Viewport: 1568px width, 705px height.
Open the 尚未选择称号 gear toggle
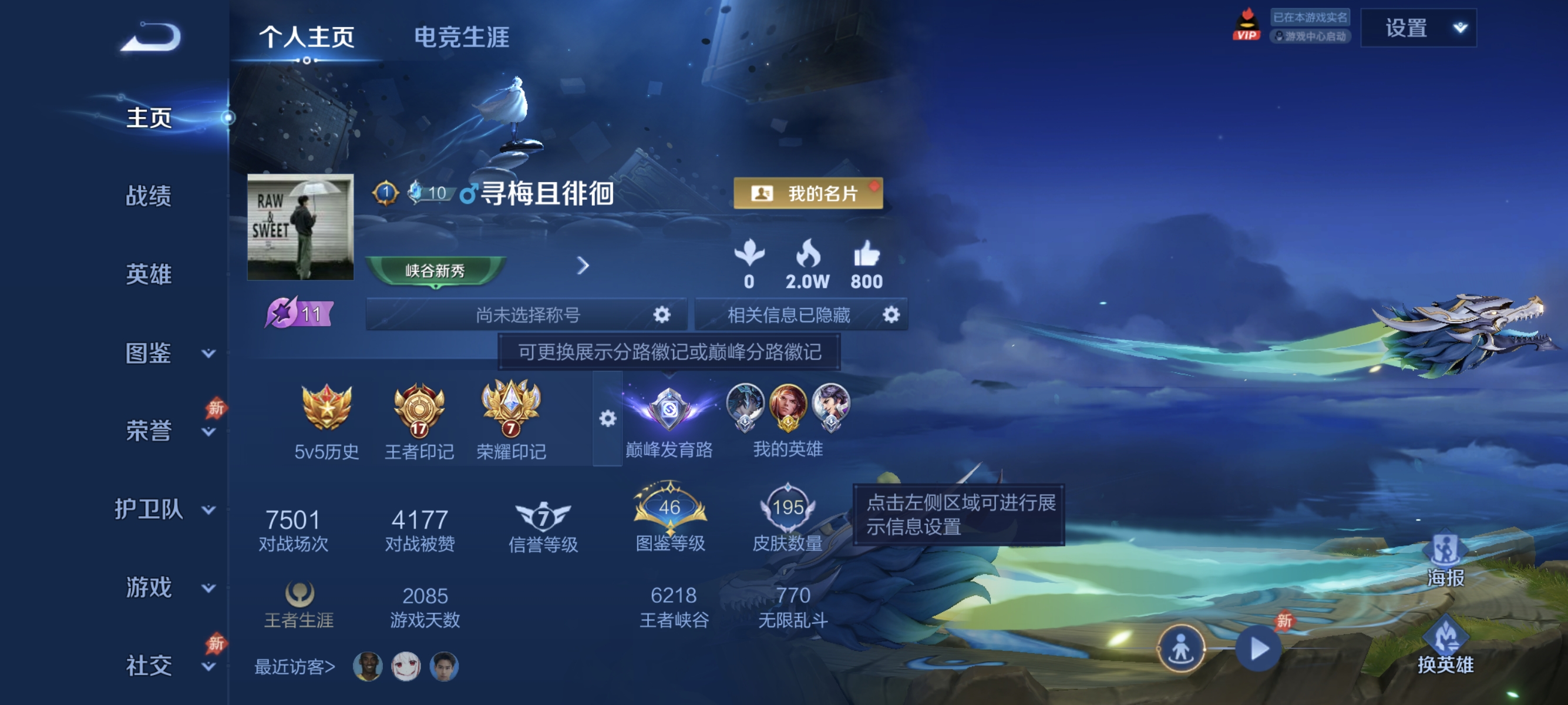[662, 314]
